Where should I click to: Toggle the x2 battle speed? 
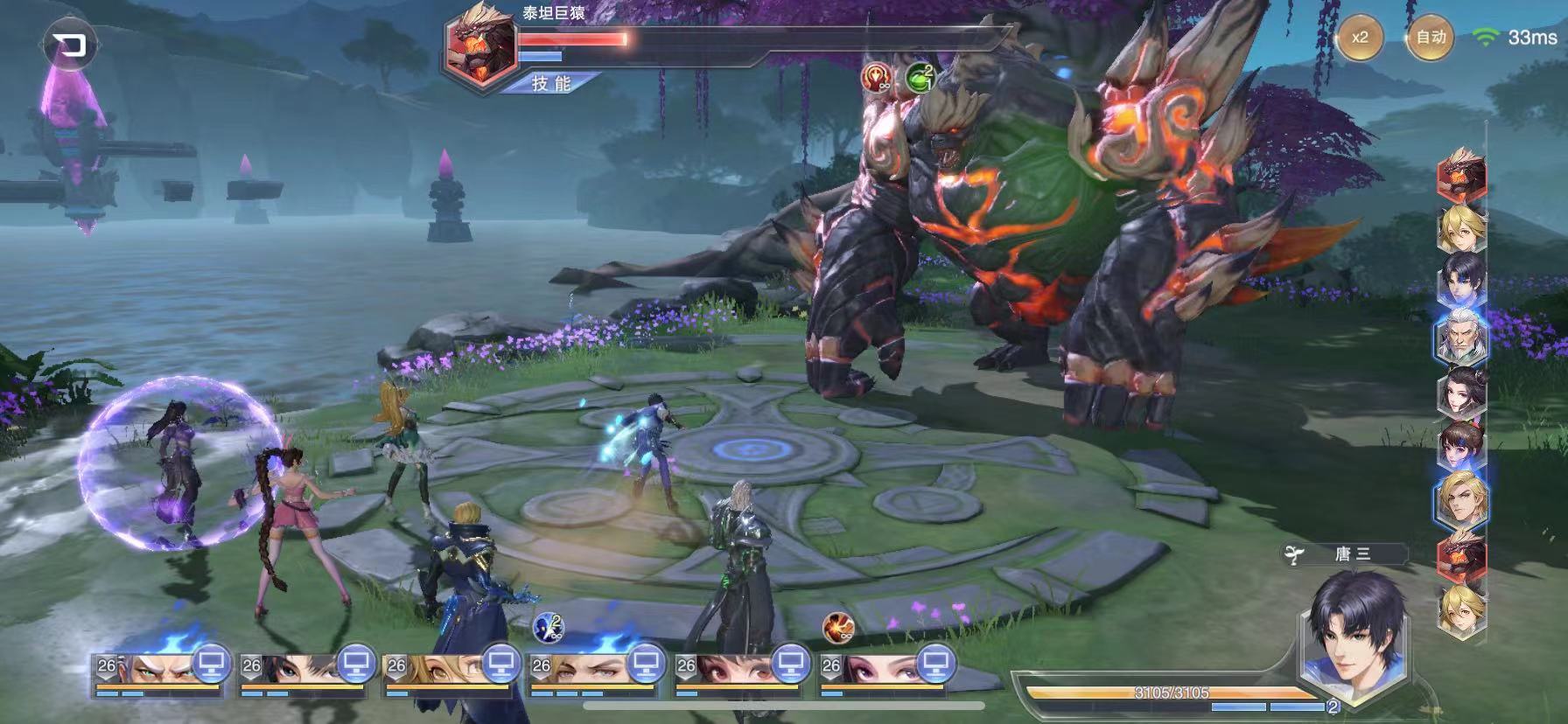coord(1359,38)
